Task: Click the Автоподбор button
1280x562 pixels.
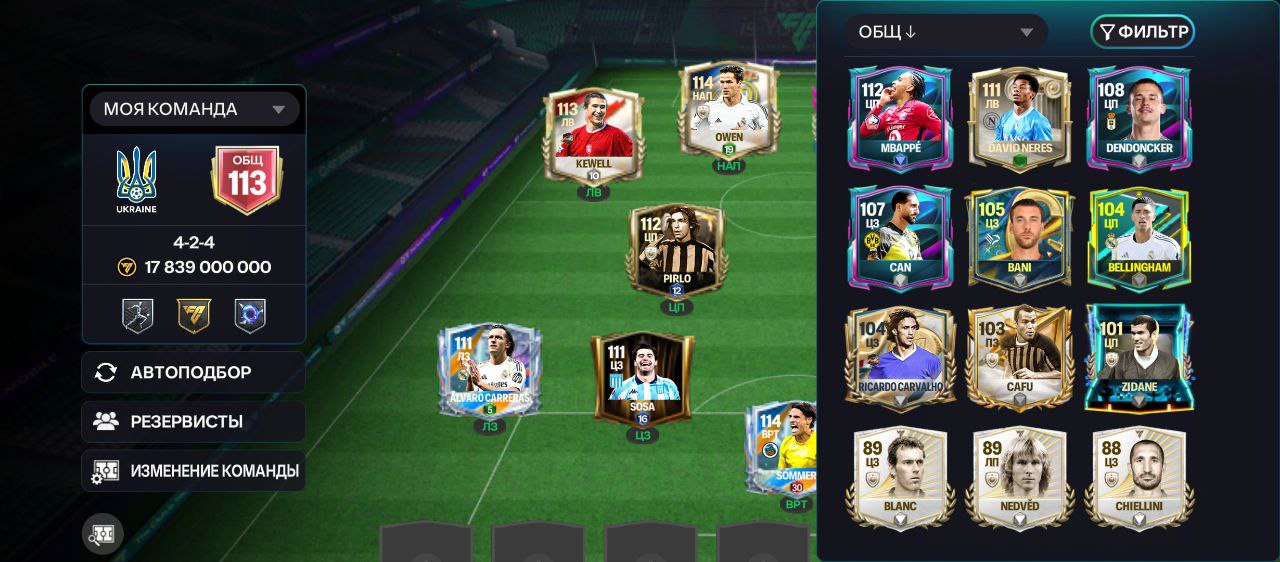Action: coord(194,372)
